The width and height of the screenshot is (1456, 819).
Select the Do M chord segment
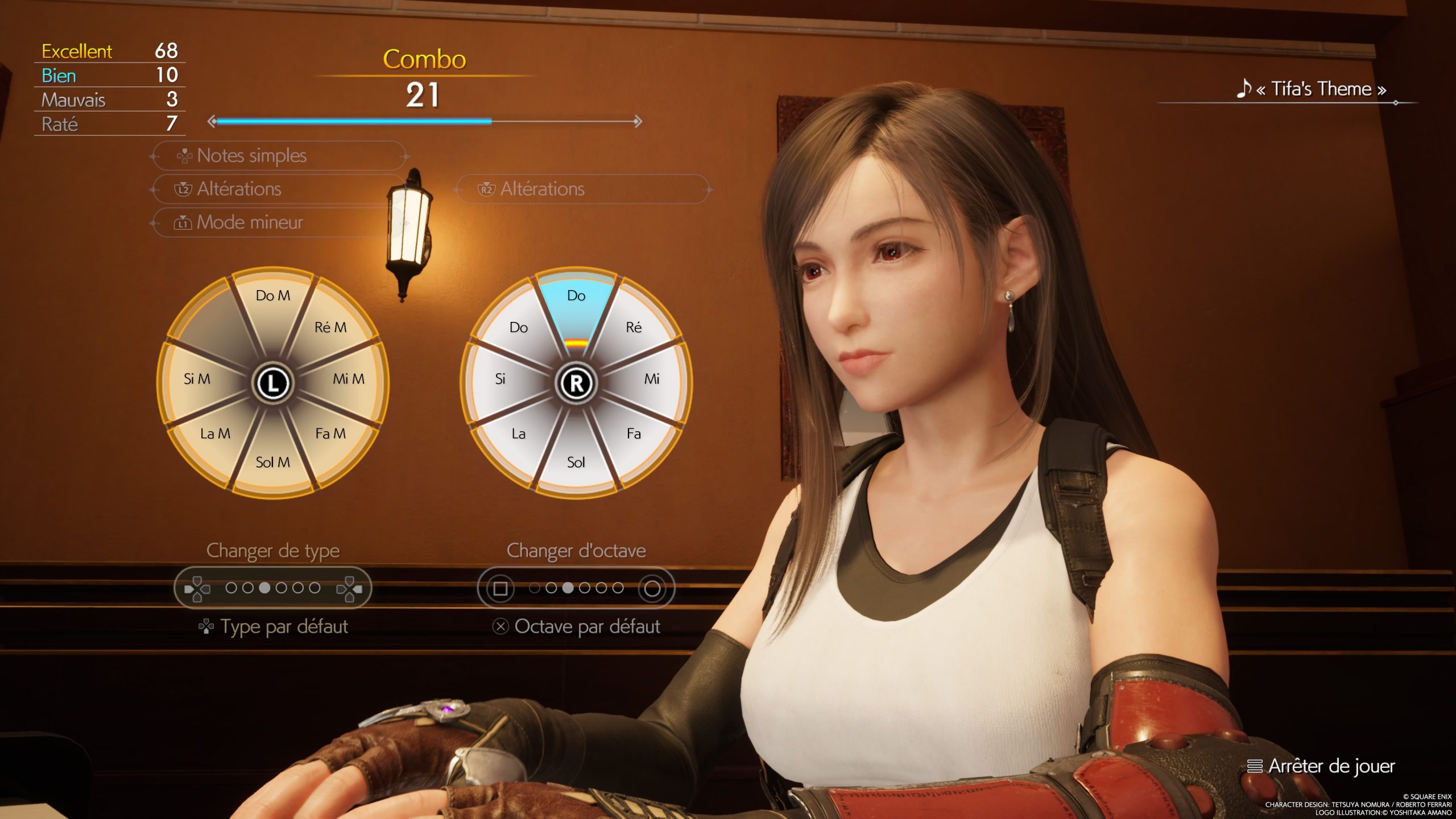tap(273, 296)
